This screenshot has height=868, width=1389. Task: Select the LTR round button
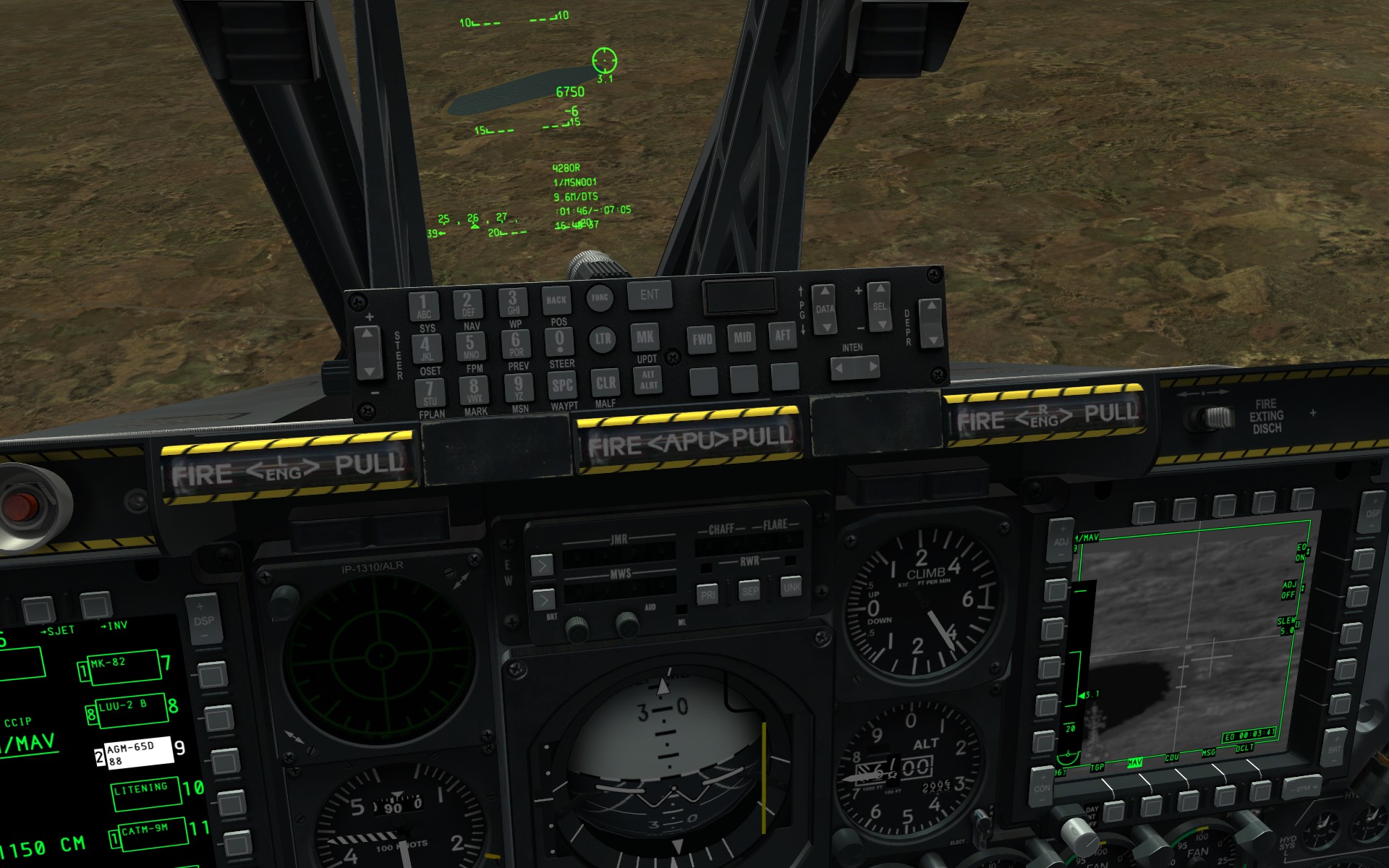[602, 339]
